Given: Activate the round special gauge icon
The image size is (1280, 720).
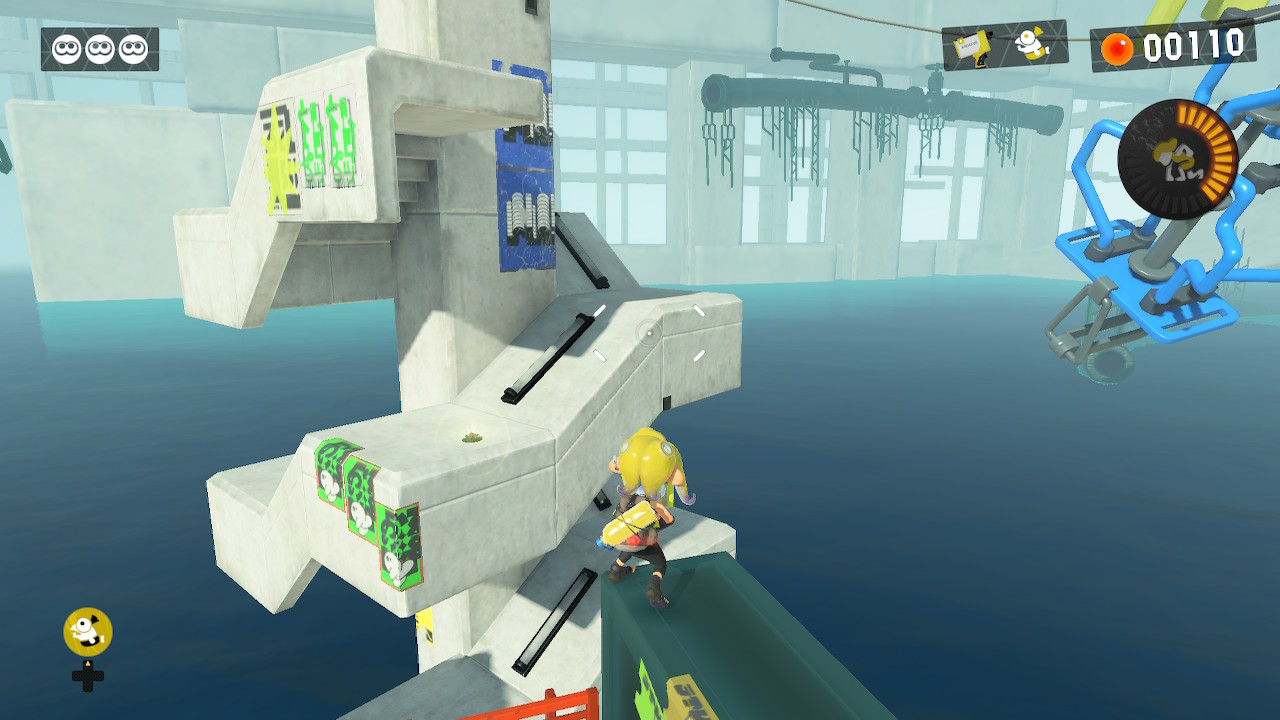Looking at the screenshot, I should coord(1177,159).
